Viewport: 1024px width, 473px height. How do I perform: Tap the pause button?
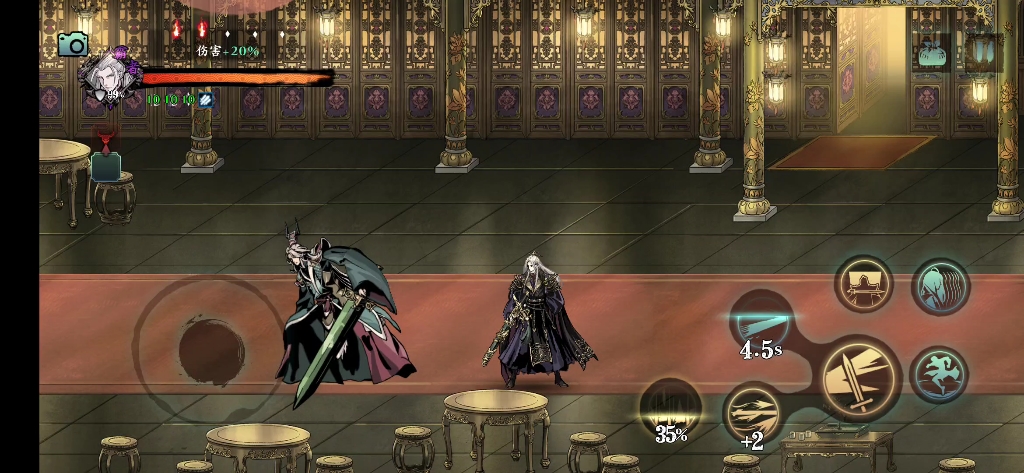coord(983,51)
